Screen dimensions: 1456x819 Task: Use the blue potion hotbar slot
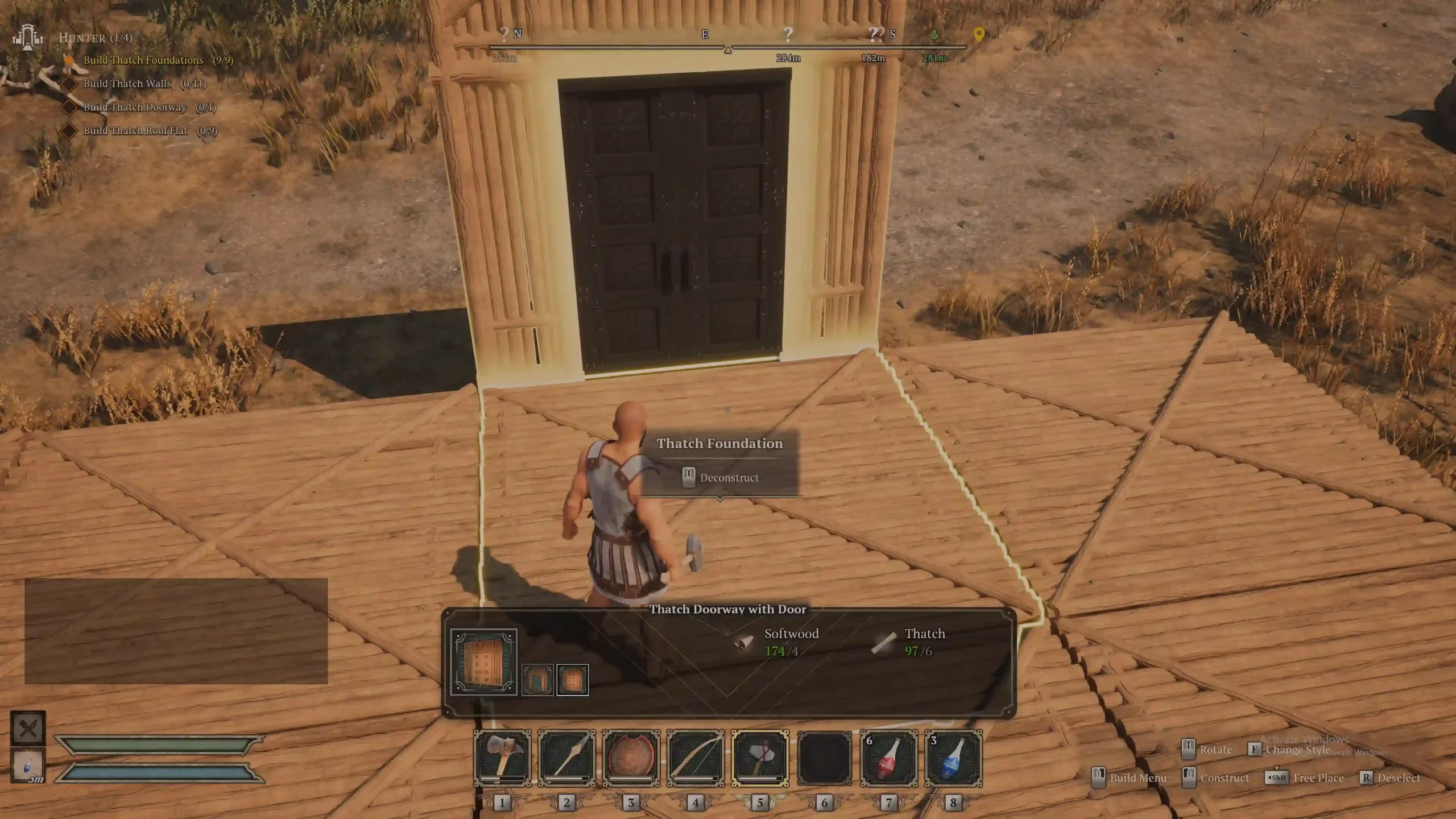pos(953,758)
